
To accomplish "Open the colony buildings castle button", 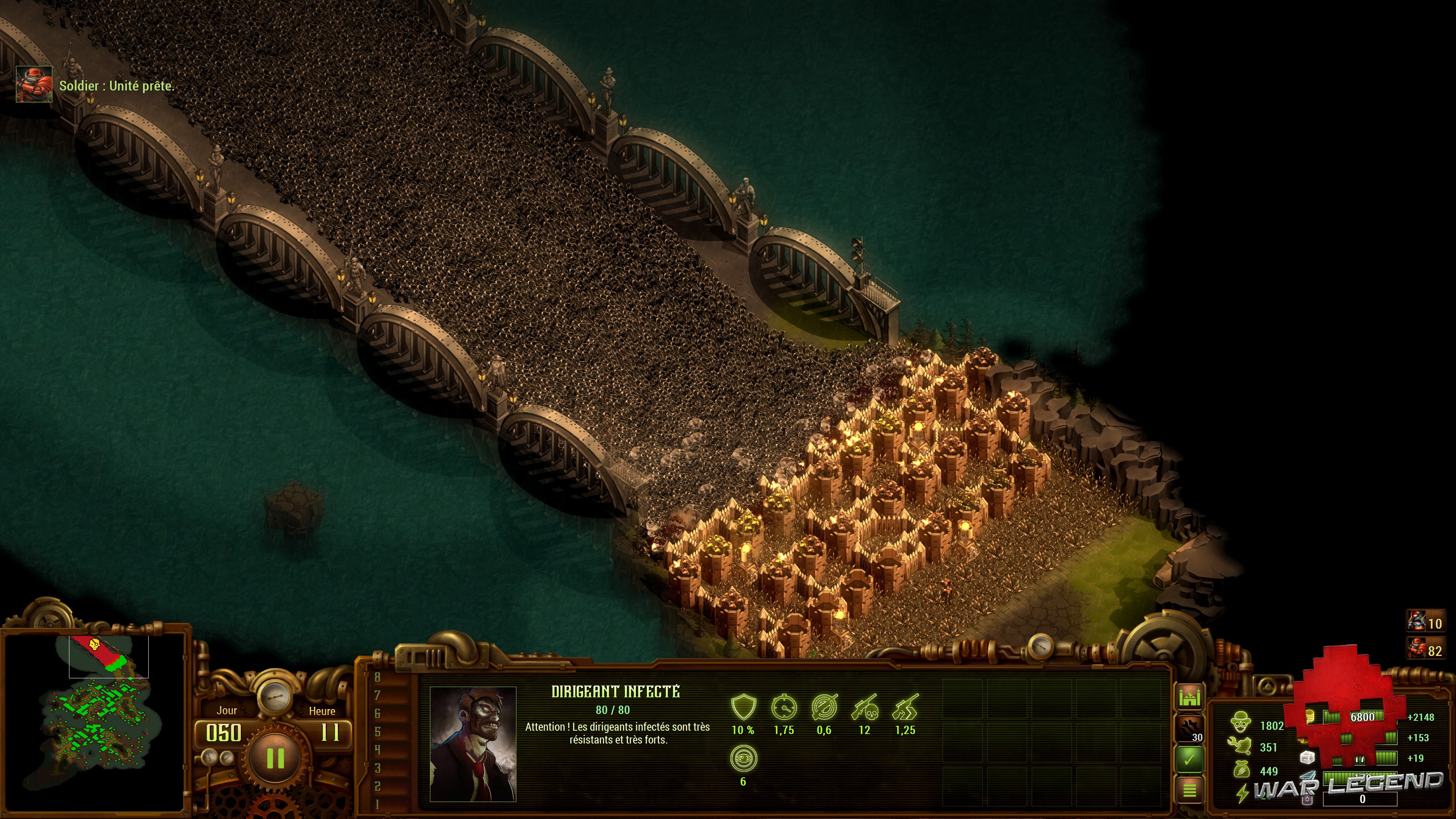I will point(1190,697).
